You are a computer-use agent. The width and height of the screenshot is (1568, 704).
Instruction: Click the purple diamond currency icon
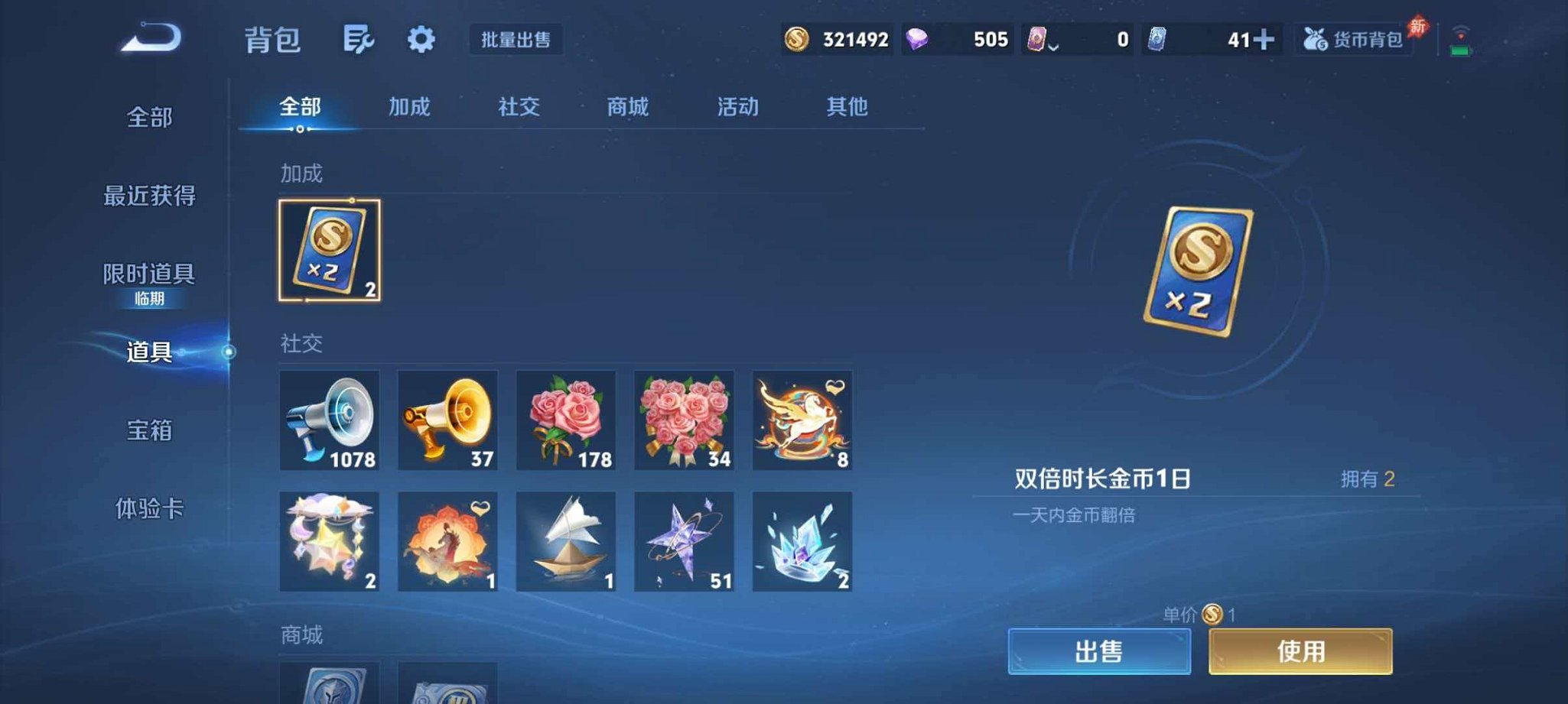[x=916, y=38]
